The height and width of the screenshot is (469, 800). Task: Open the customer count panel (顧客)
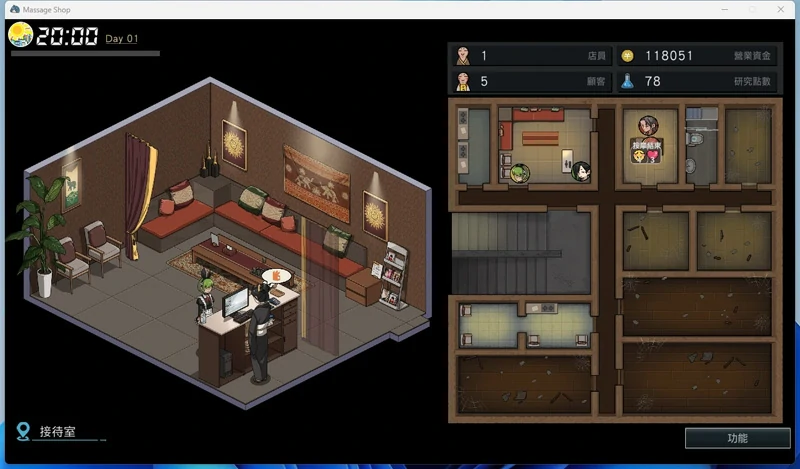tap(529, 81)
